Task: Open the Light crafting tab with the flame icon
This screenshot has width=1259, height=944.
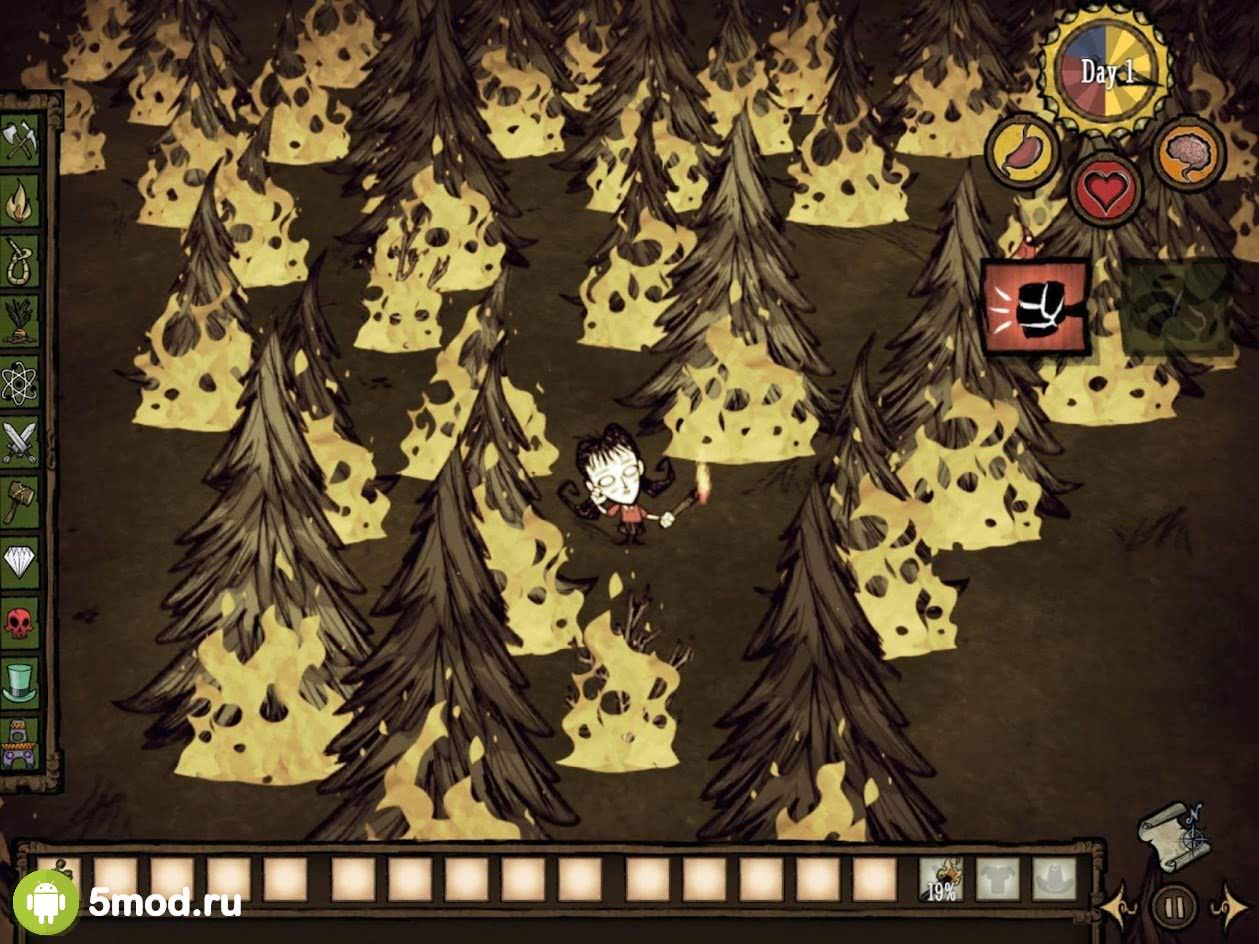Action: (21, 200)
